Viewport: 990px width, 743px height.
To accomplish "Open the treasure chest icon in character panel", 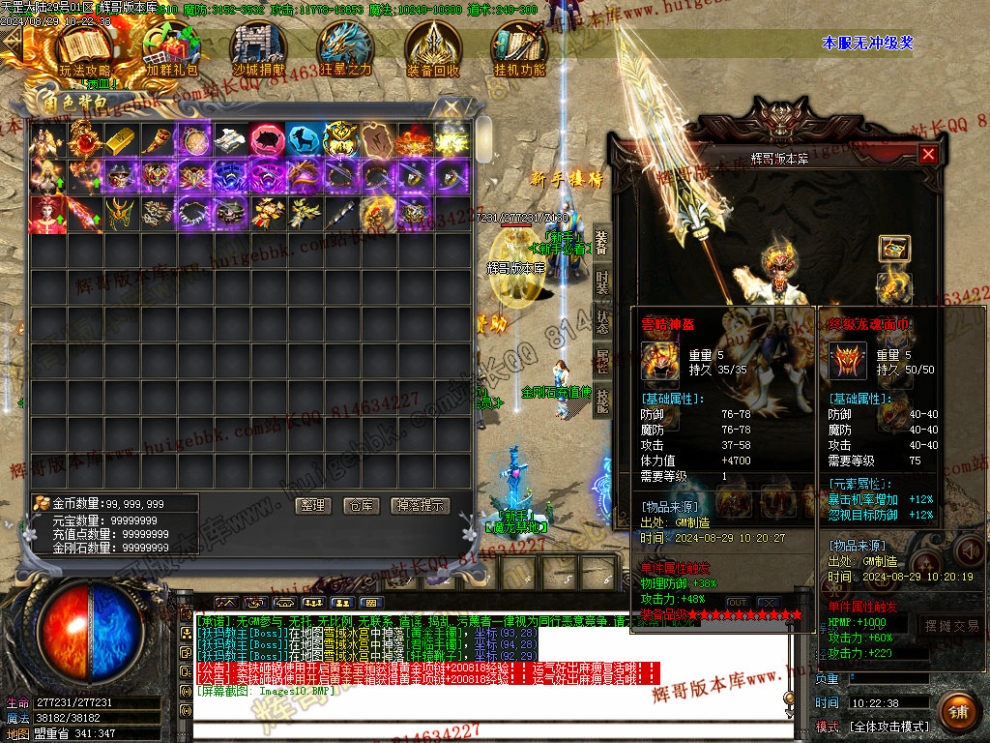I will [x=893, y=248].
